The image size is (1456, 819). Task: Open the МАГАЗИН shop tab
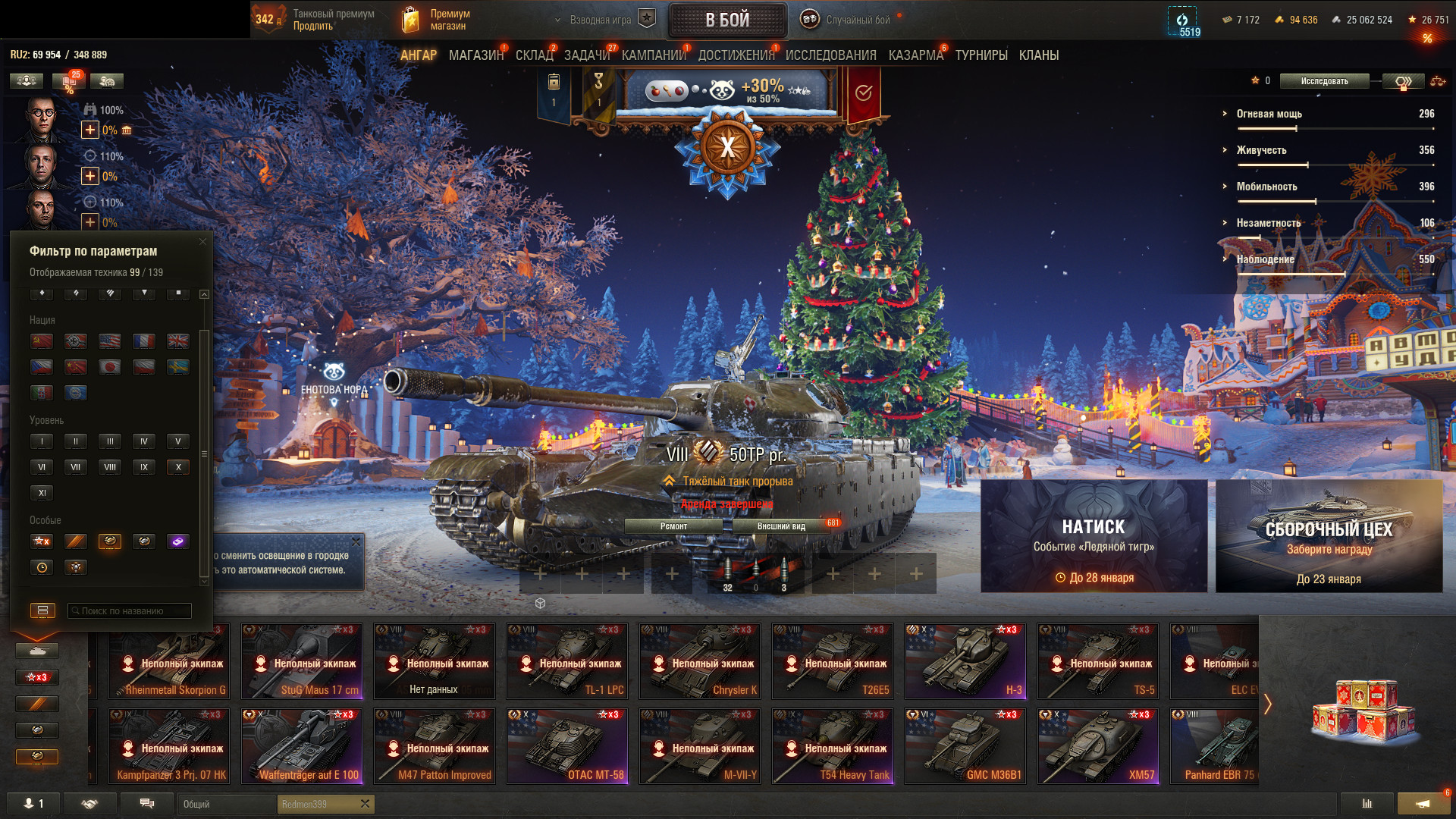coord(475,55)
